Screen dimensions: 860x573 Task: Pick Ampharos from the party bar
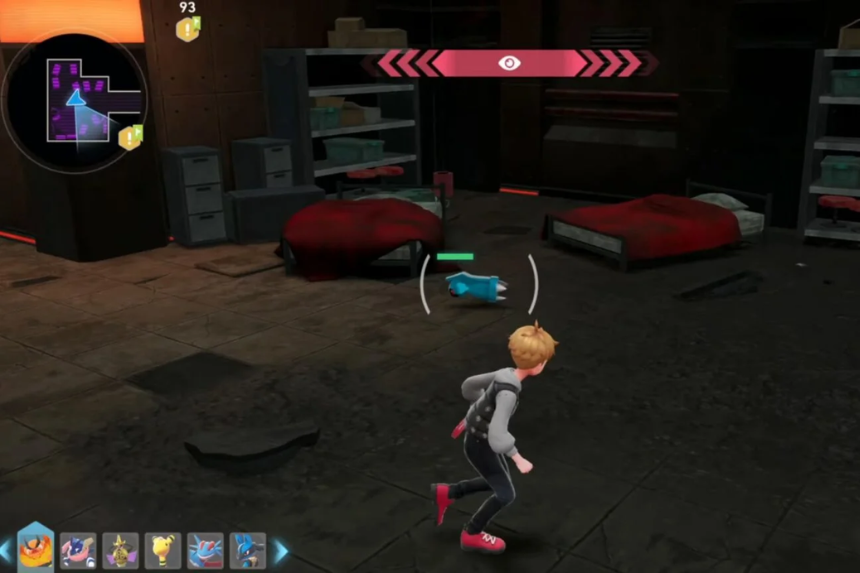click(x=163, y=550)
